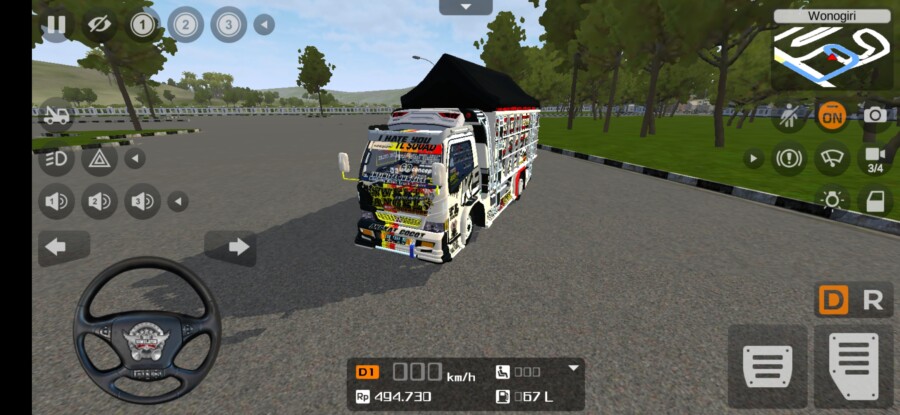Pause the game

click(x=56, y=24)
